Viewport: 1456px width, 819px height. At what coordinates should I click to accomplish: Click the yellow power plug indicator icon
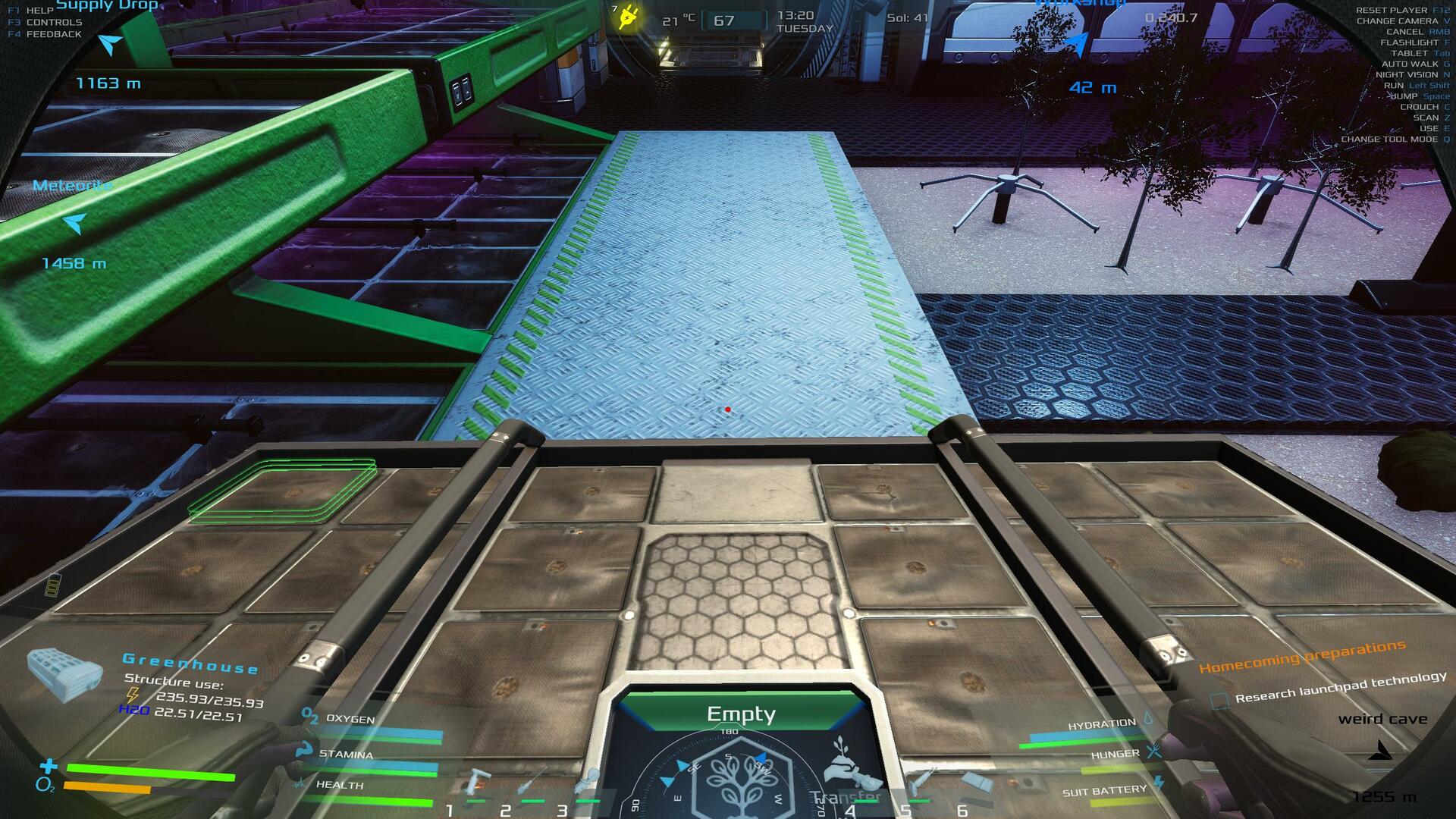(x=628, y=16)
